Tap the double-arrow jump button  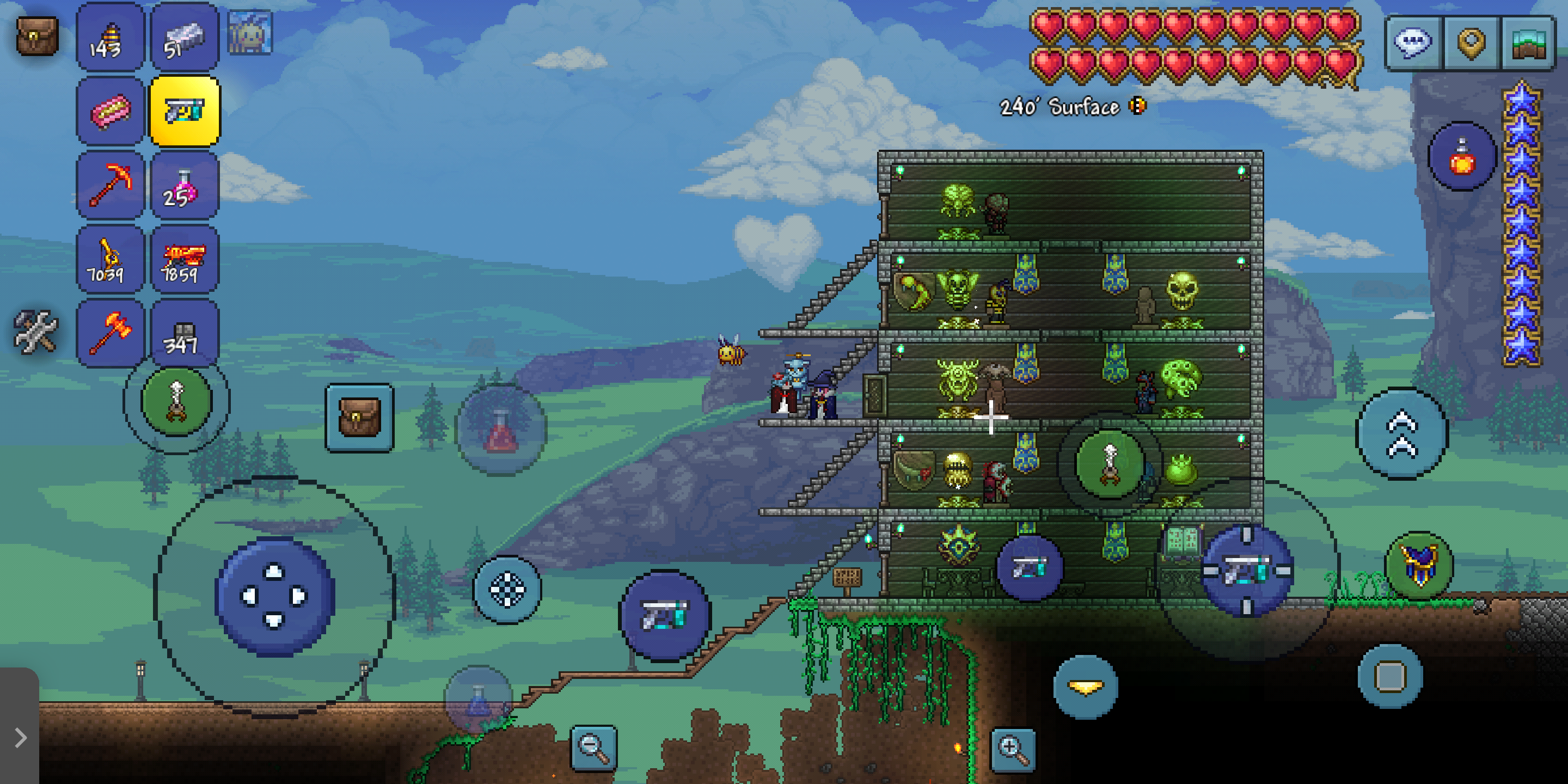(x=1401, y=433)
